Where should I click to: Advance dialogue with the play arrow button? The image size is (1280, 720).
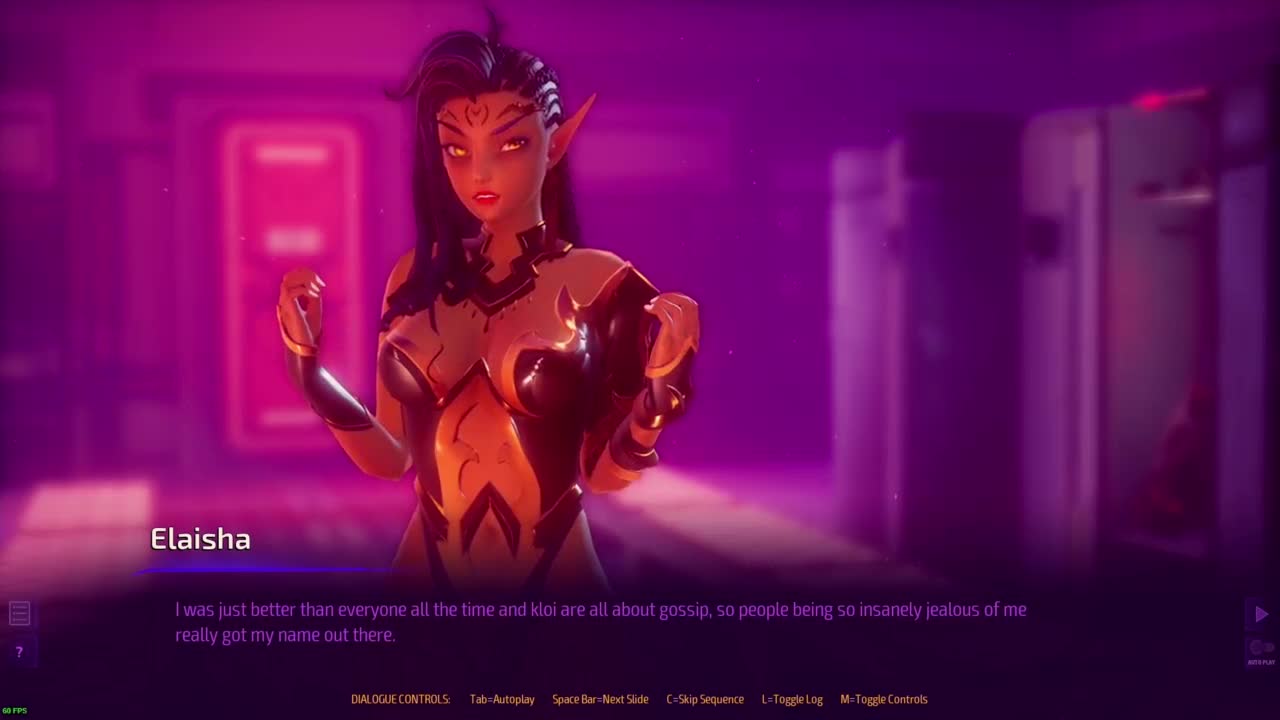[1261, 614]
